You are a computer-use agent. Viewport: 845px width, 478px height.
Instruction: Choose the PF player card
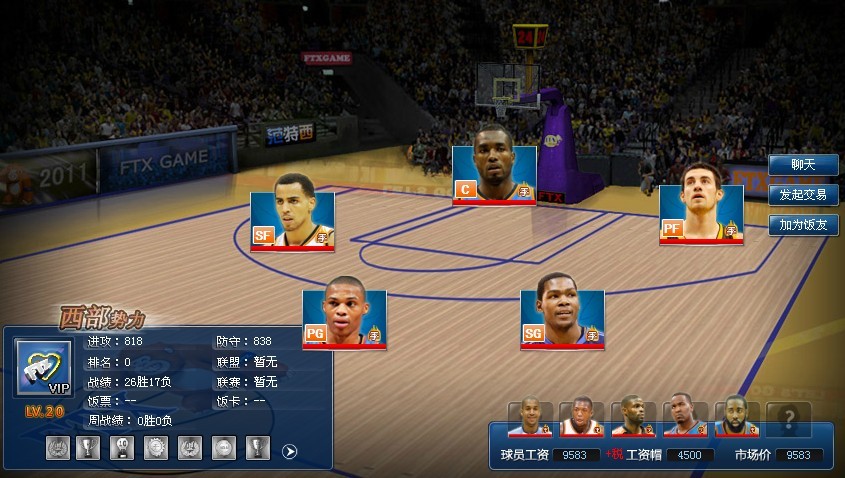tap(701, 215)
